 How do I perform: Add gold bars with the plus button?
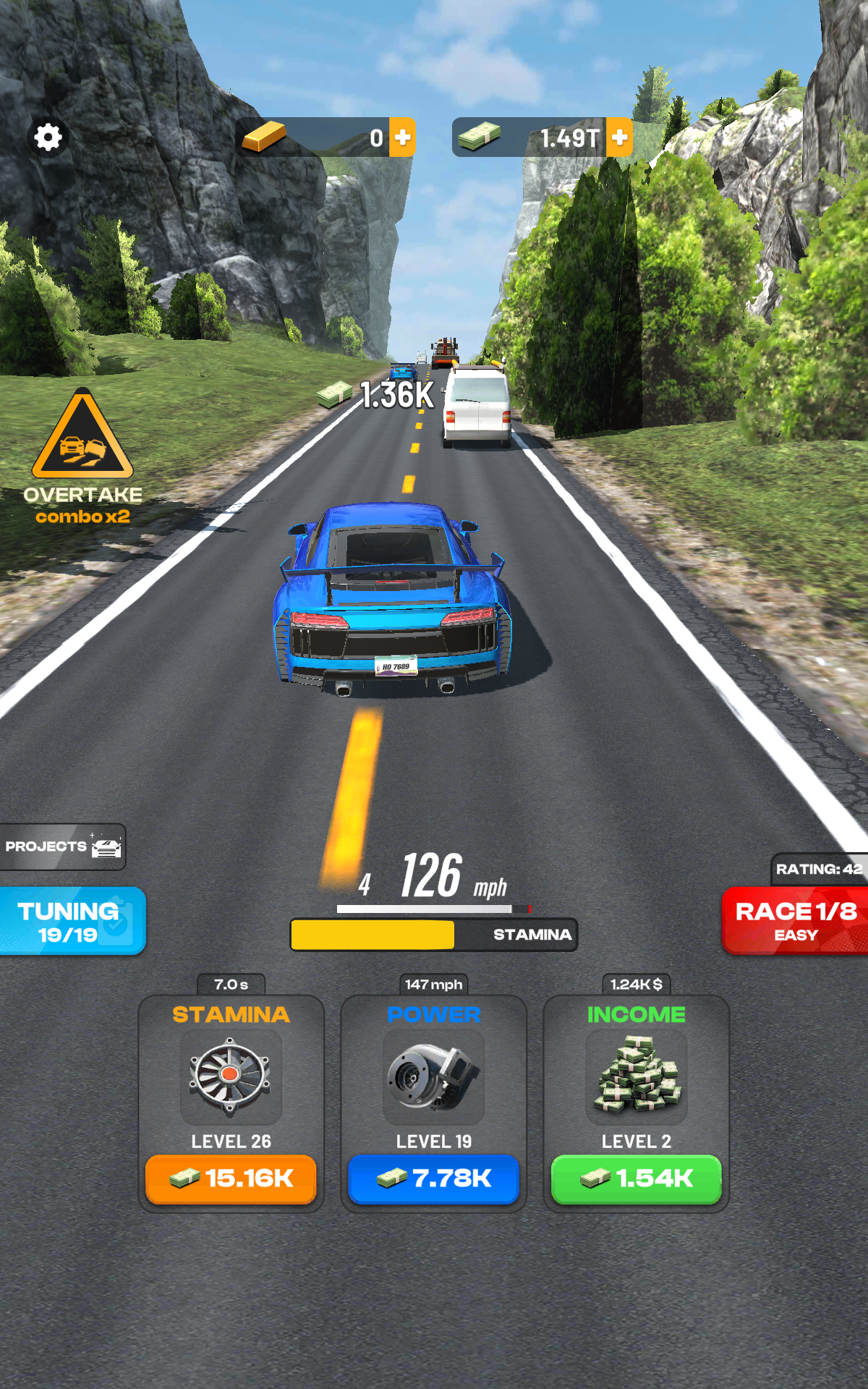pos(403,137)
